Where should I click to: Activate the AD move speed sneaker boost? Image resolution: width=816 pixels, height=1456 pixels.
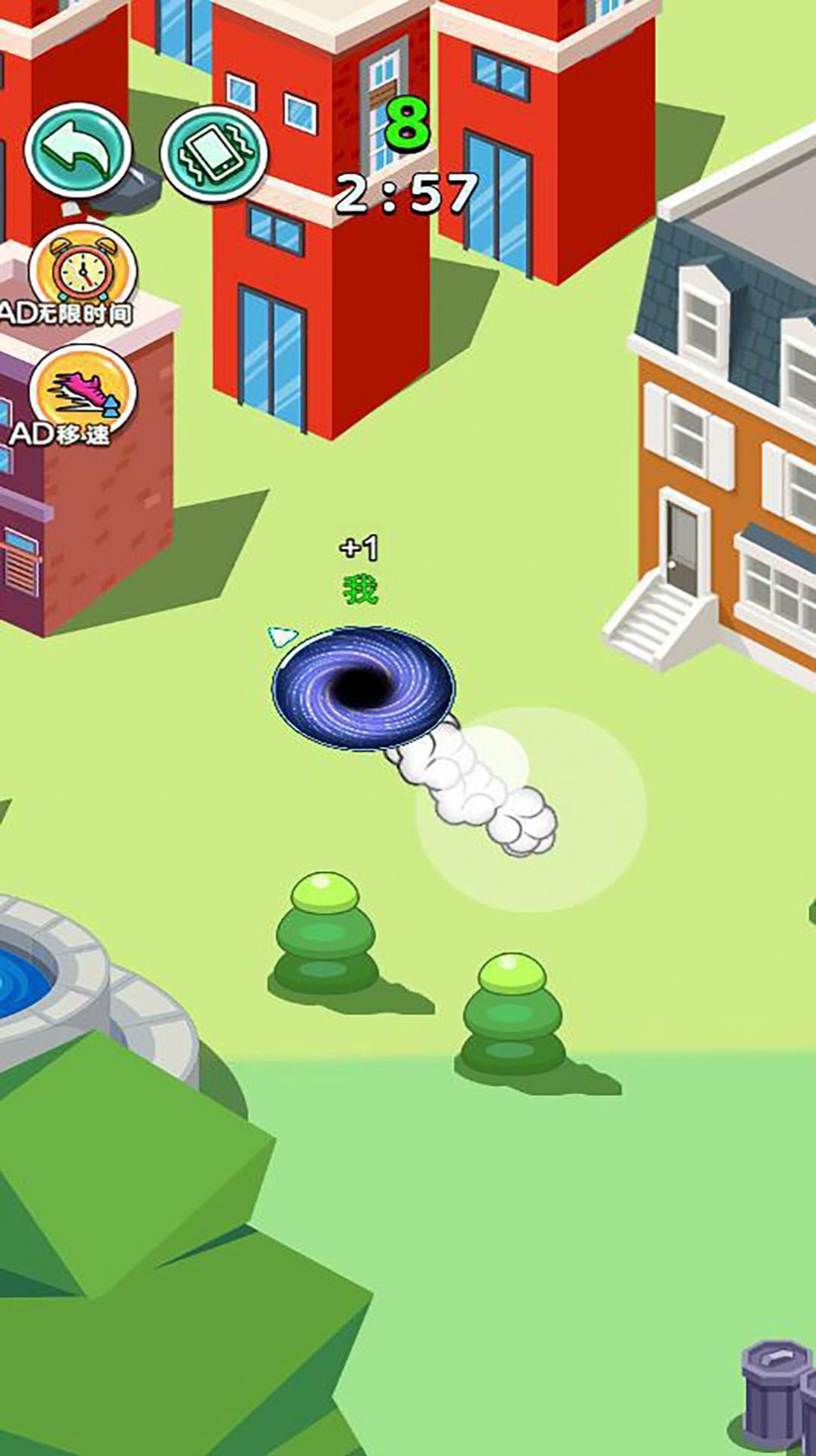(x=82, y=390)
